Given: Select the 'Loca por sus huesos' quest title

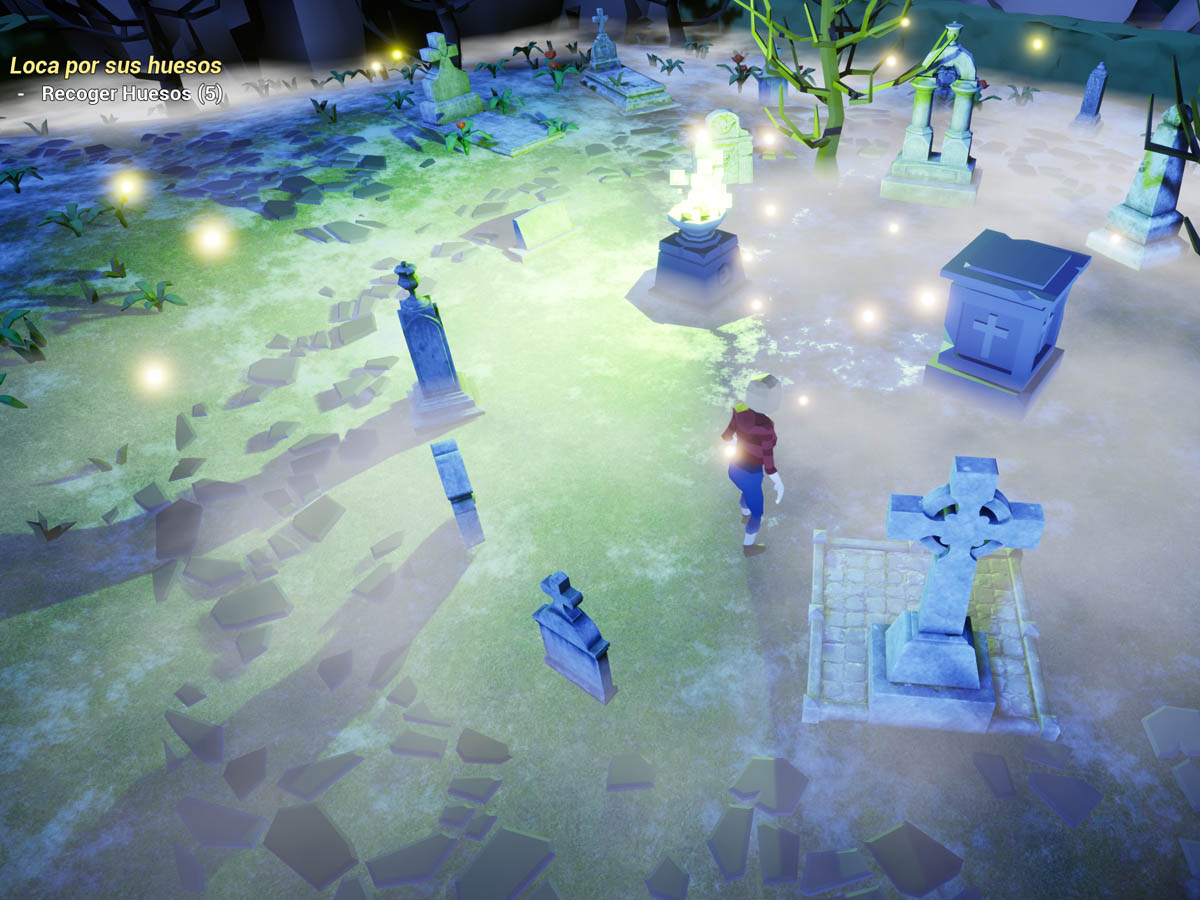Looking at the screenshot, I should 115,66.
